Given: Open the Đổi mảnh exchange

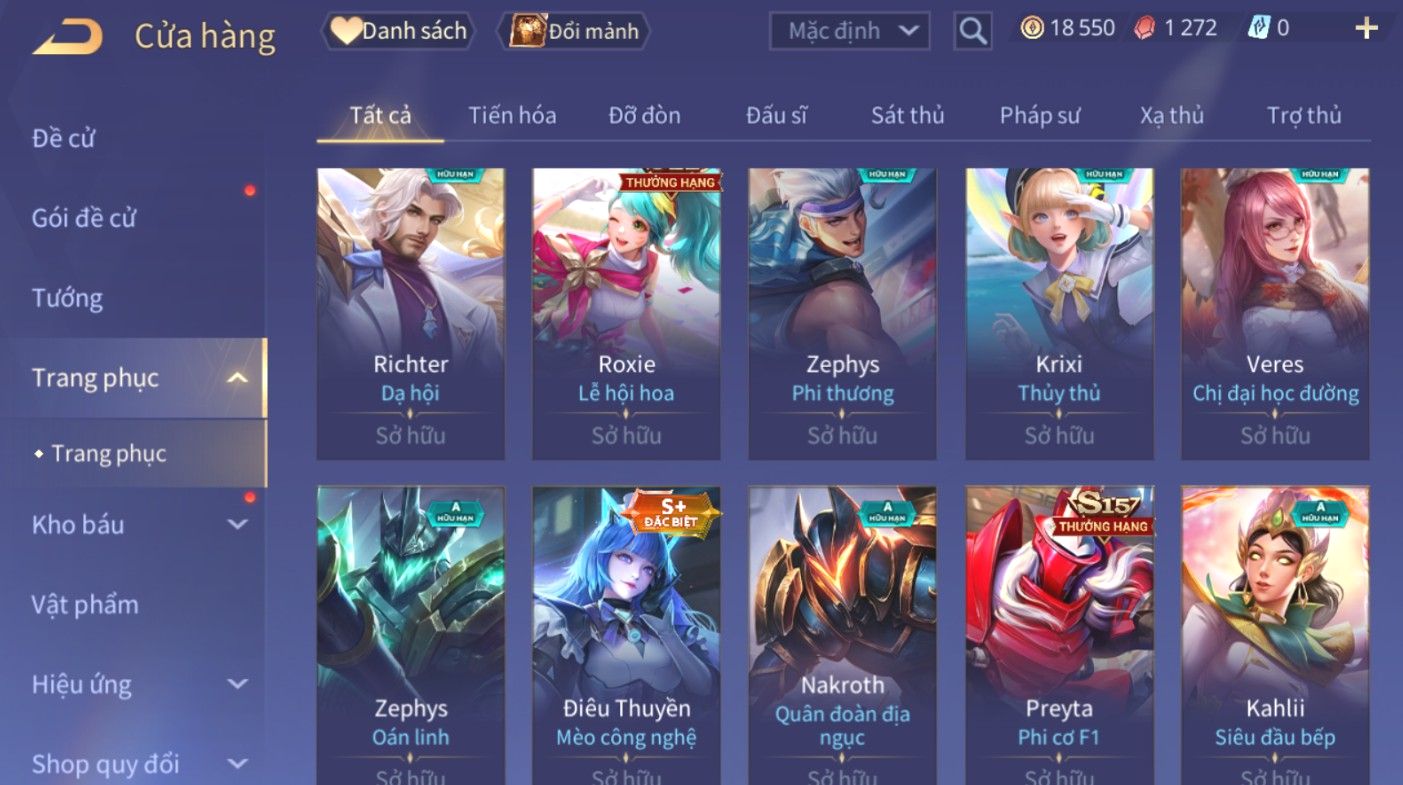Looking at the screenshot, I should point(576,31).
